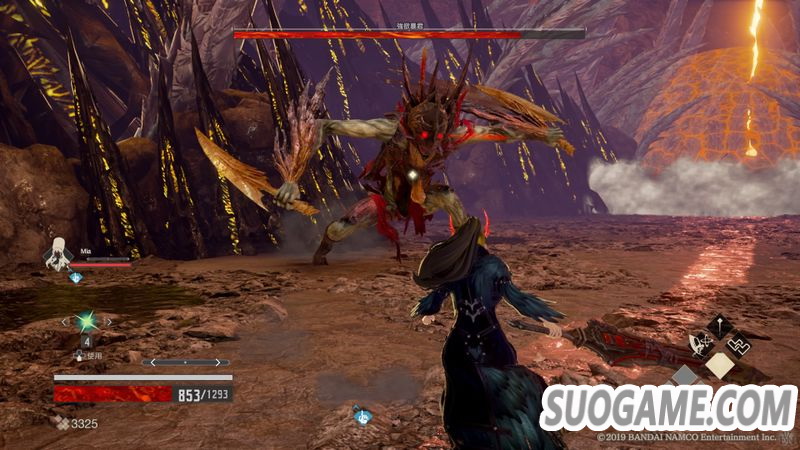Viewport: 800px width, 450px height.
Task: Select Mia's partner portrait
Action: pyautogui.click(x=56, y=255)
